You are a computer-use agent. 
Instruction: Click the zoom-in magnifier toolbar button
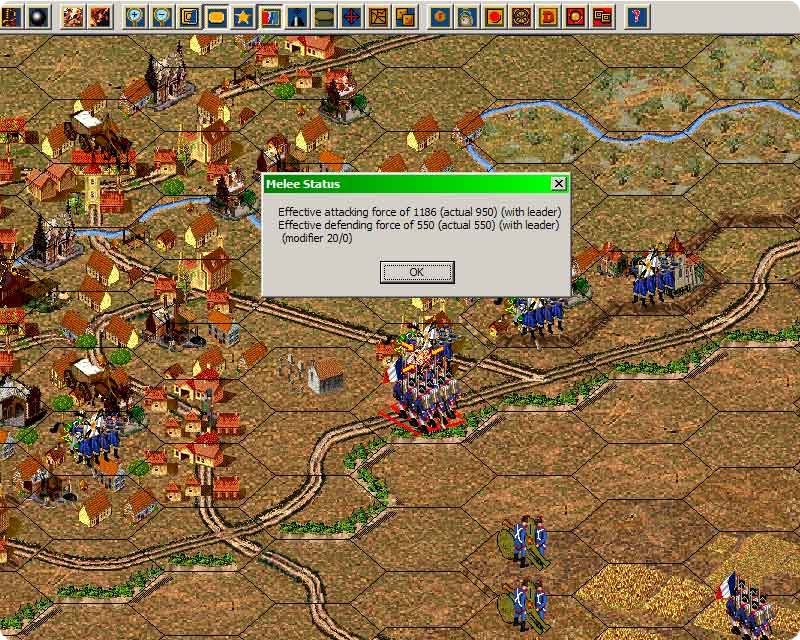coord(136,16)
